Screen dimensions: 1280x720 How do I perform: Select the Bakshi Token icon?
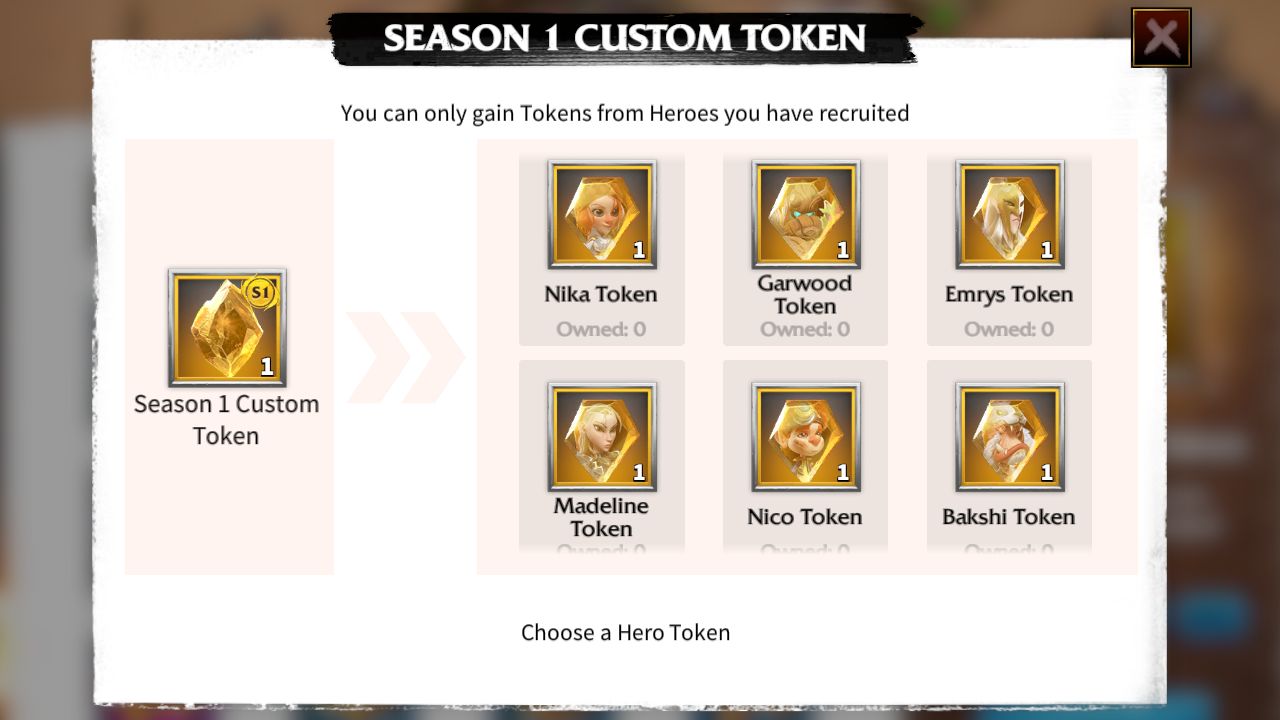[1009, 436]
